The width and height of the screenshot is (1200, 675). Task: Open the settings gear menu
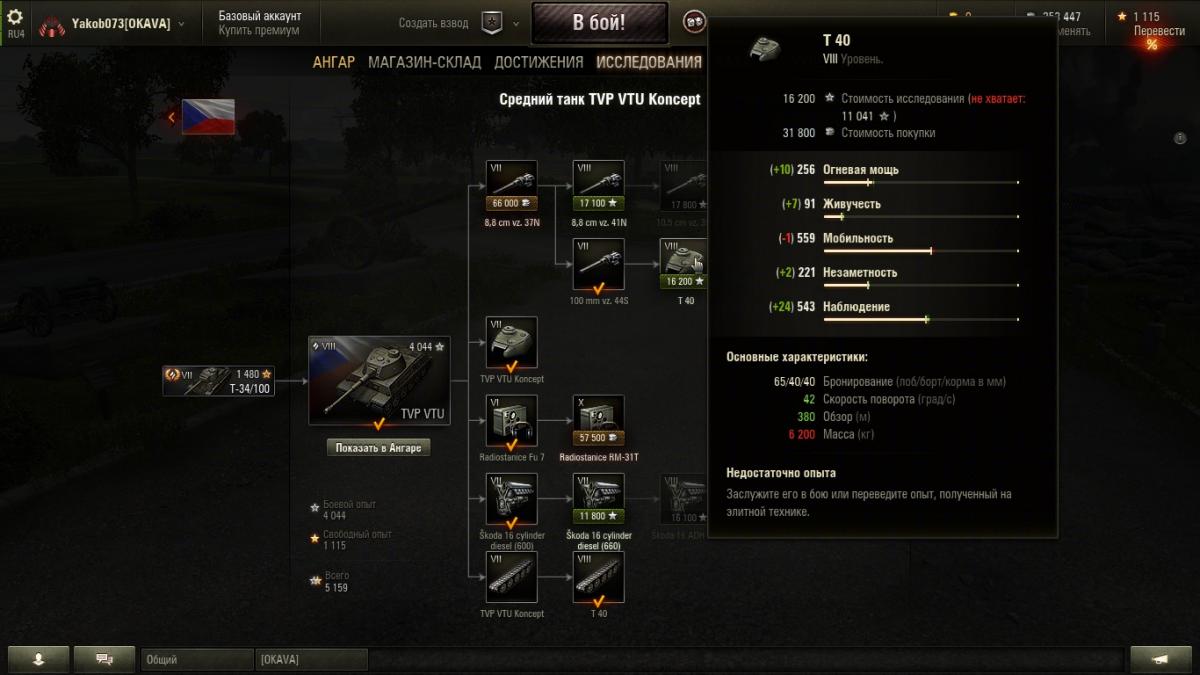click(15, 18)
